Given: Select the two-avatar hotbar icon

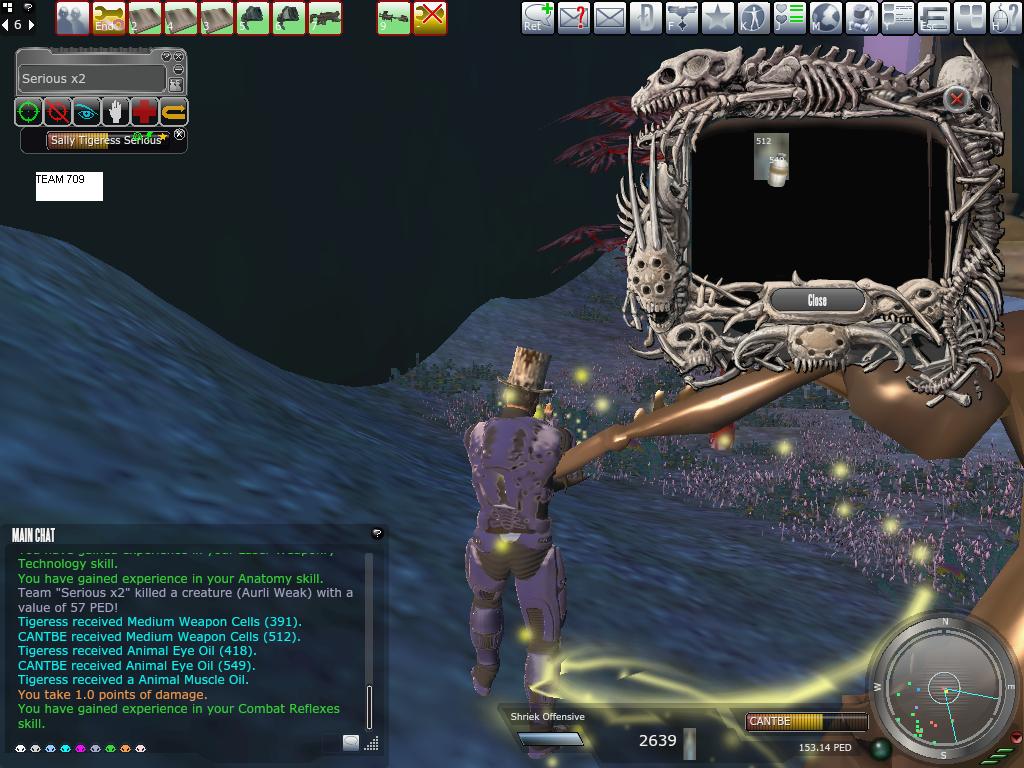Looking at the screenshot, I should (x=72, y=18).
